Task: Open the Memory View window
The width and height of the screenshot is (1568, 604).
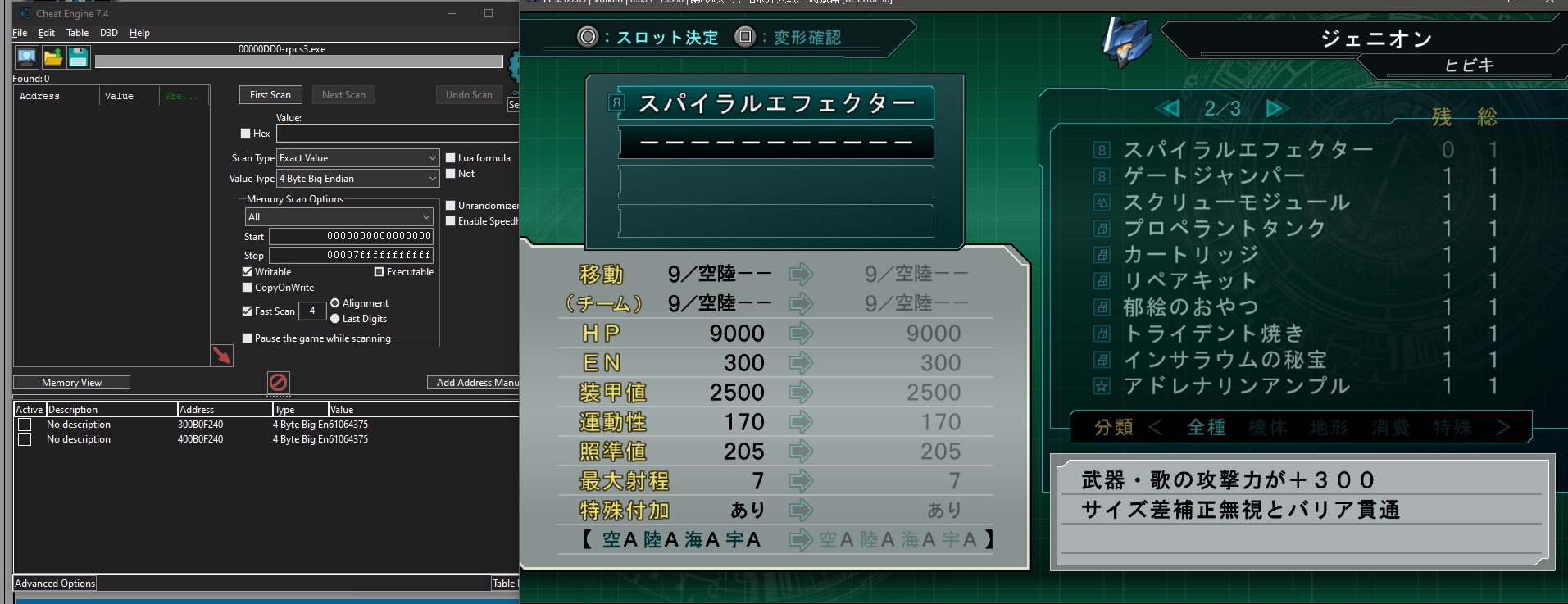Action: click(x=70, y=382)
